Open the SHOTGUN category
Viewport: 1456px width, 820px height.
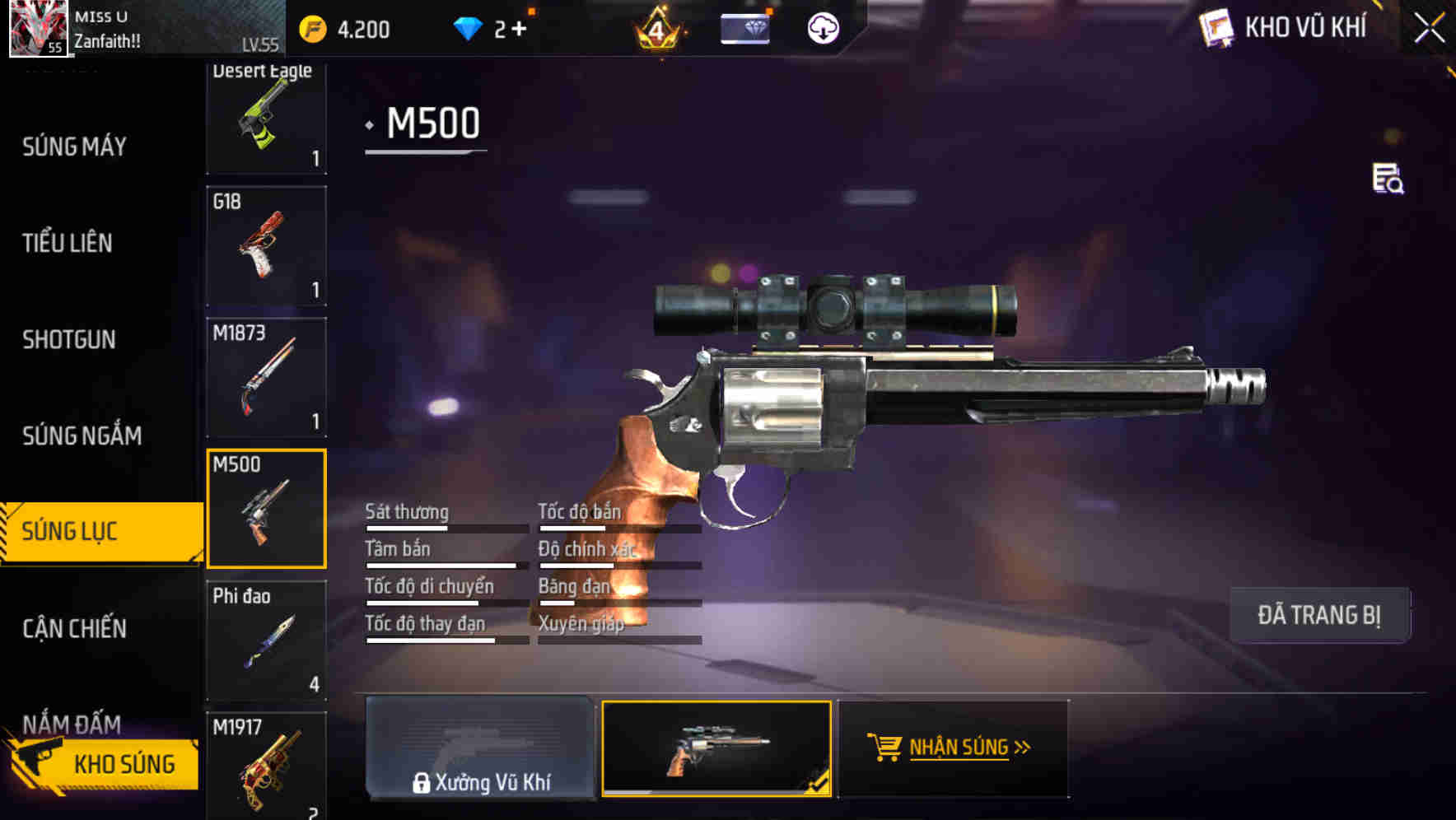[68, 339]
